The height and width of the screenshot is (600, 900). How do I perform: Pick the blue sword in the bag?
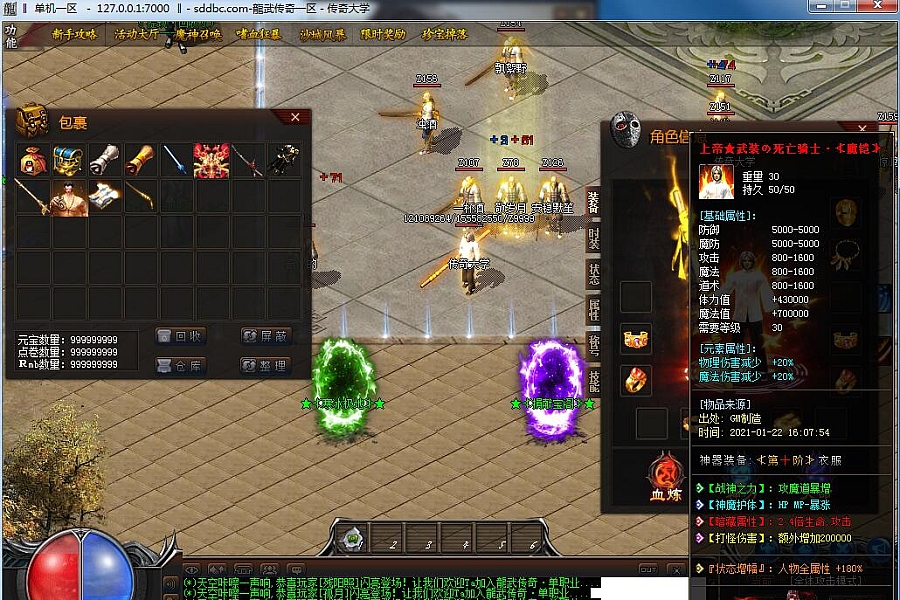[x=176, y=160]
